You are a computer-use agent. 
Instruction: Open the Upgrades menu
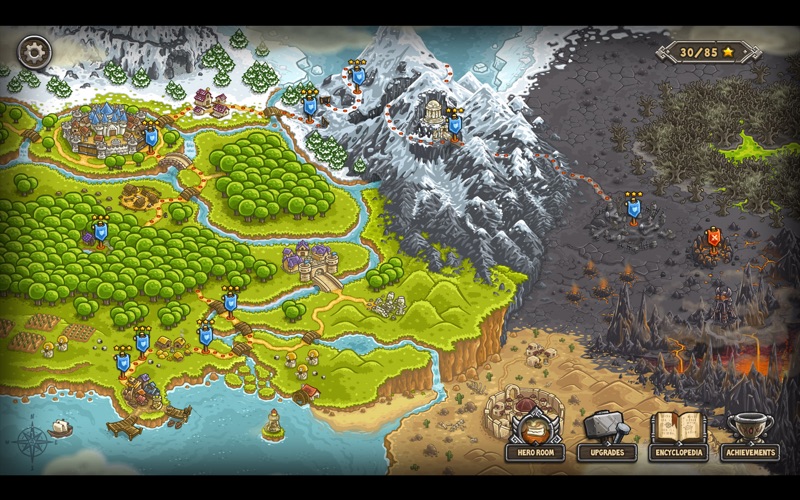[x=607, y=434]
